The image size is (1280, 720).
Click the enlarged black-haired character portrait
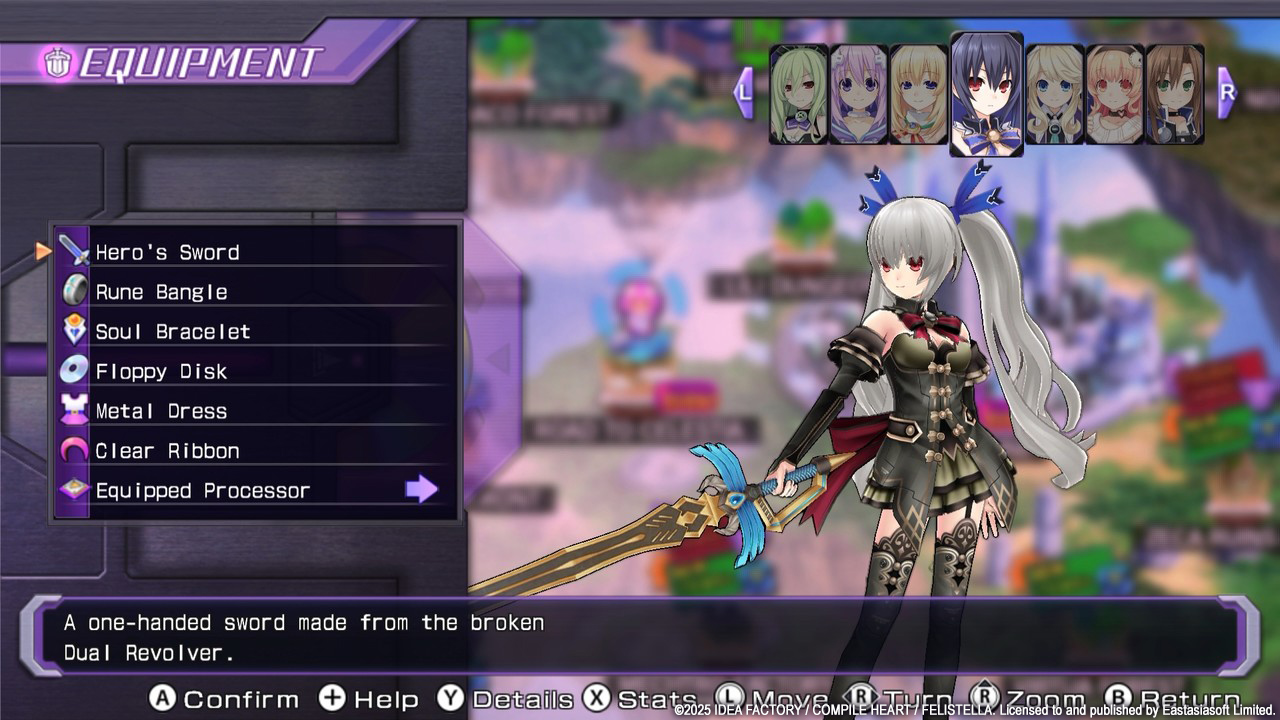tap(986, 94)
